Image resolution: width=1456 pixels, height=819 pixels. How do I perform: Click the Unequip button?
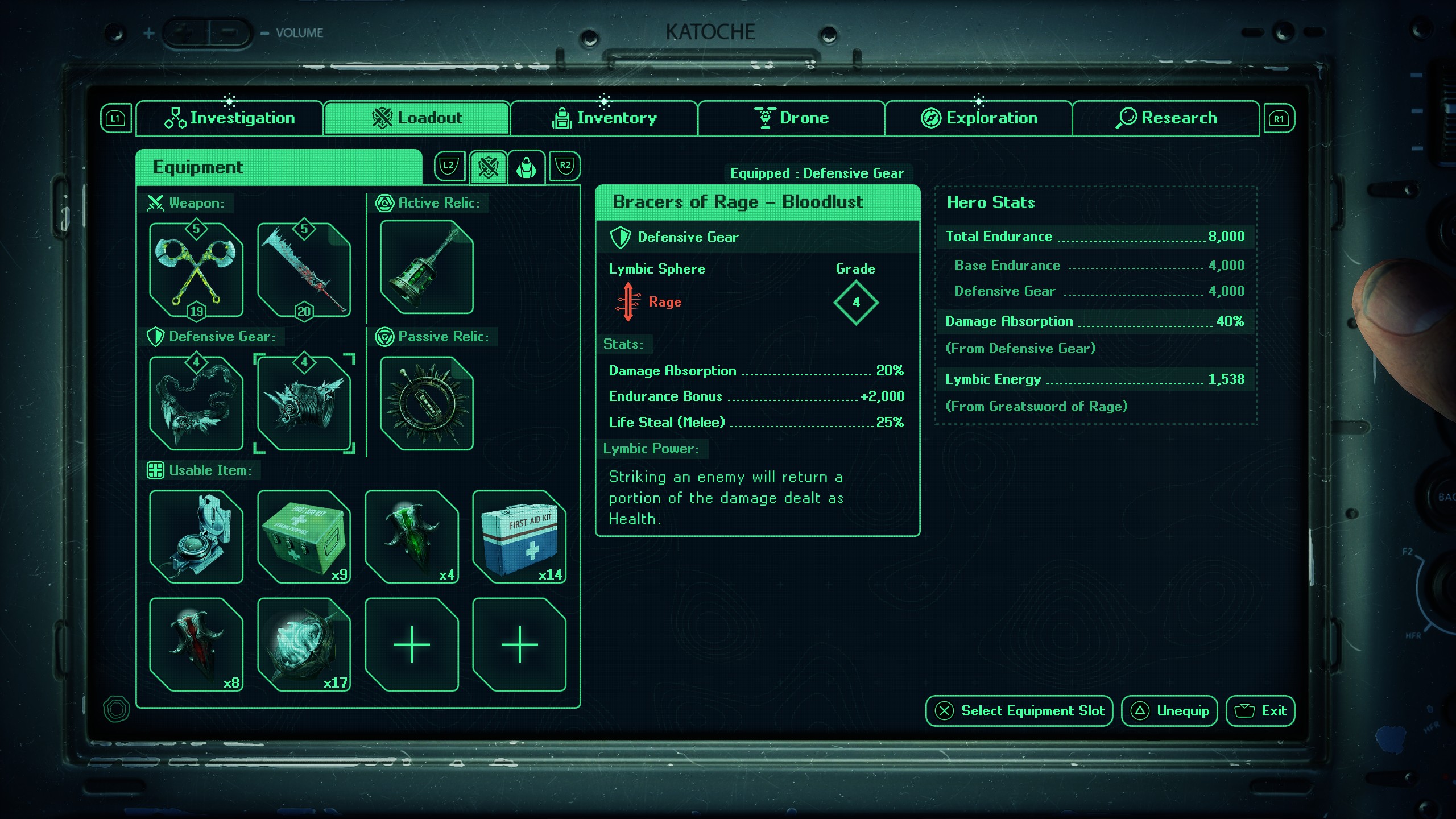point(1169,711)
